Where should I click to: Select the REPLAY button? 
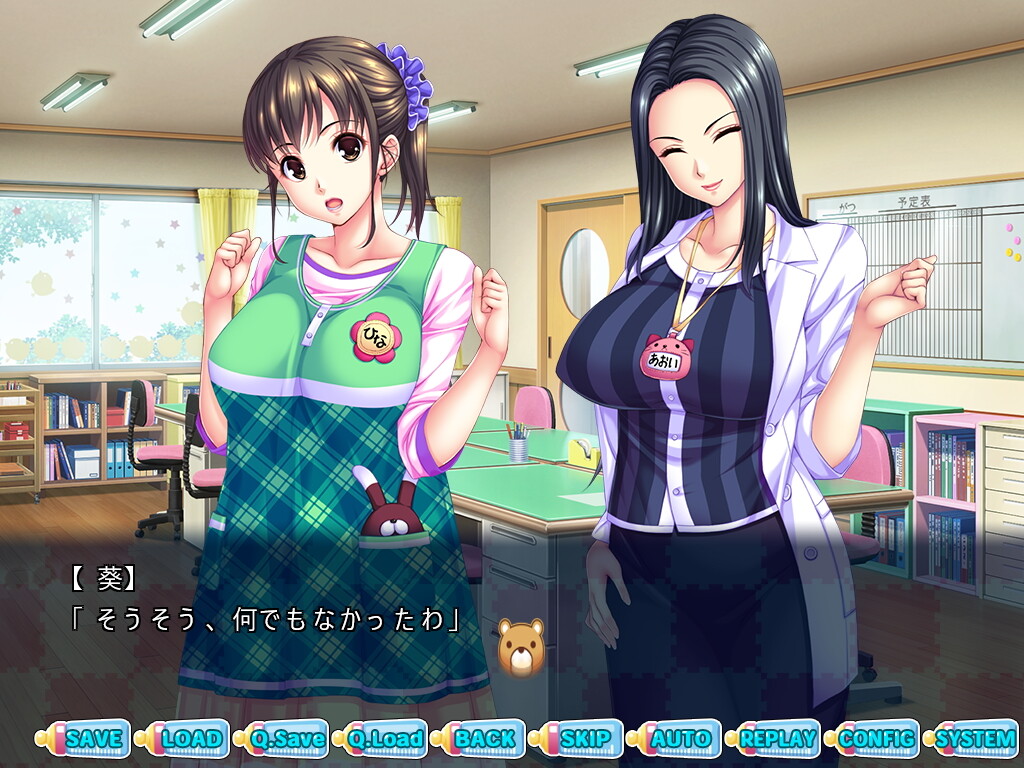pyautogui.click(x=780, y=739)
